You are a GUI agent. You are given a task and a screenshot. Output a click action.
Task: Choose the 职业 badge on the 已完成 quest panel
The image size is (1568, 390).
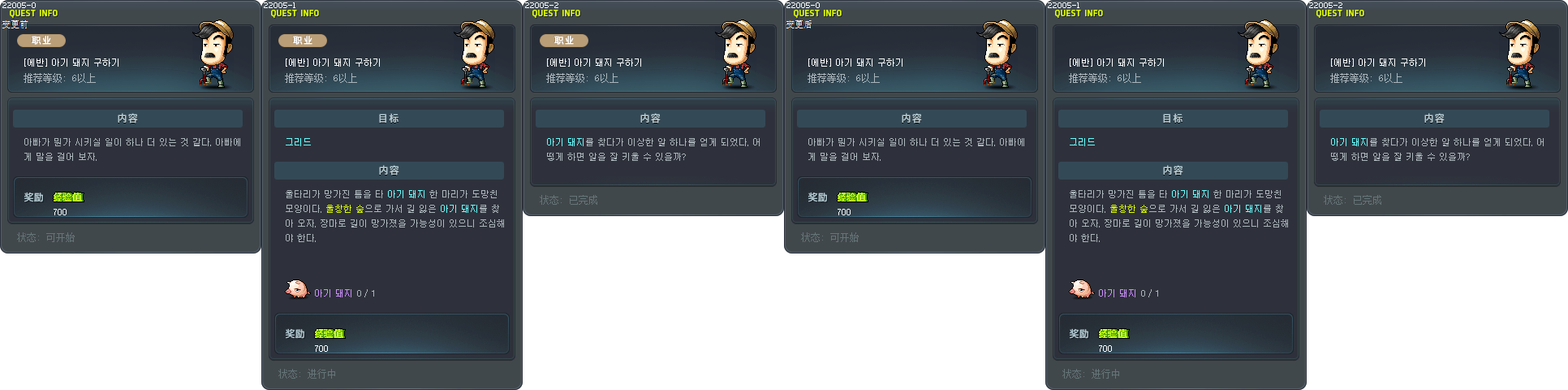[x=564, y=41]
